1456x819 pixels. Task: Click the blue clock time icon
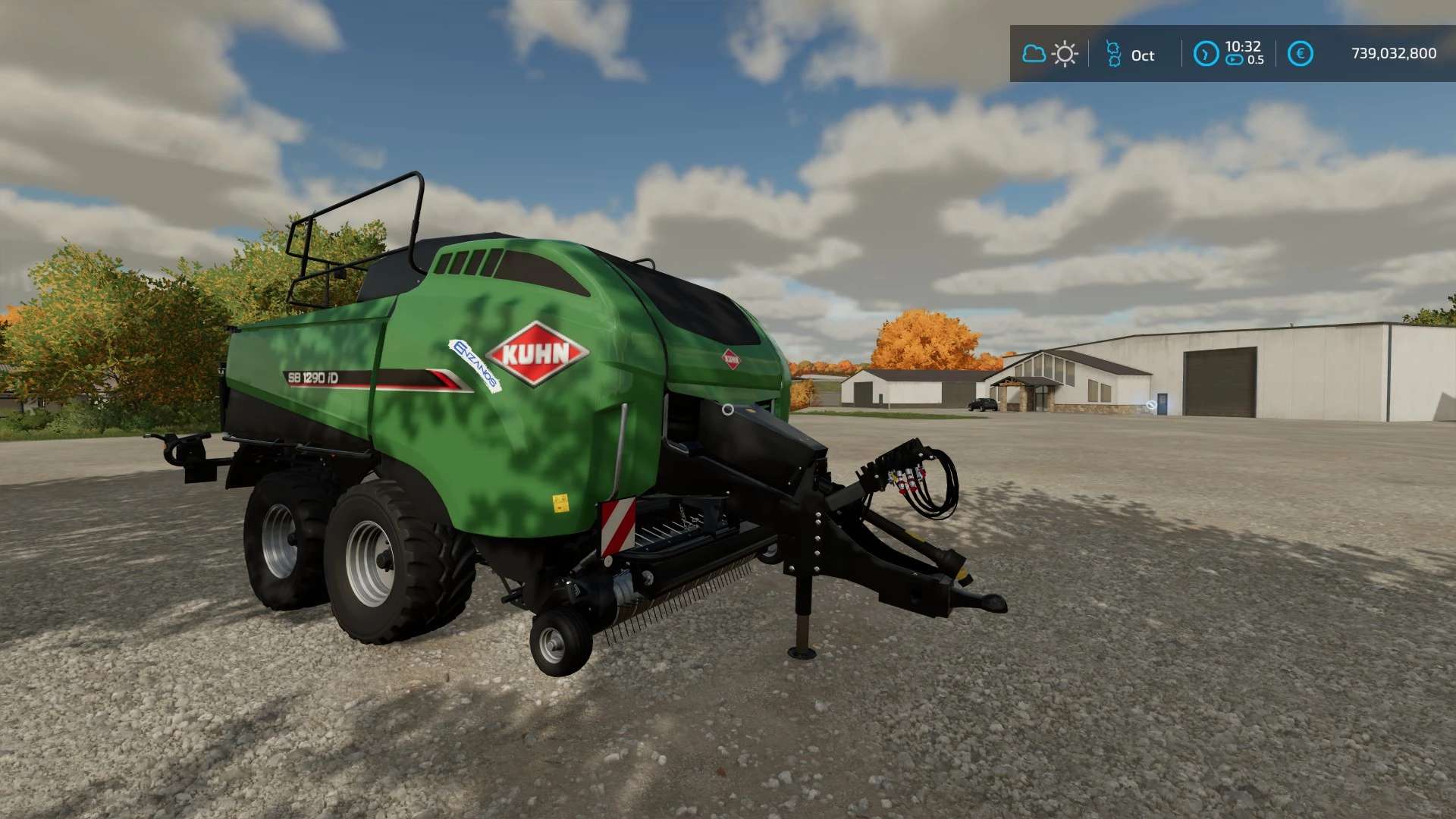pos(1205,54)
